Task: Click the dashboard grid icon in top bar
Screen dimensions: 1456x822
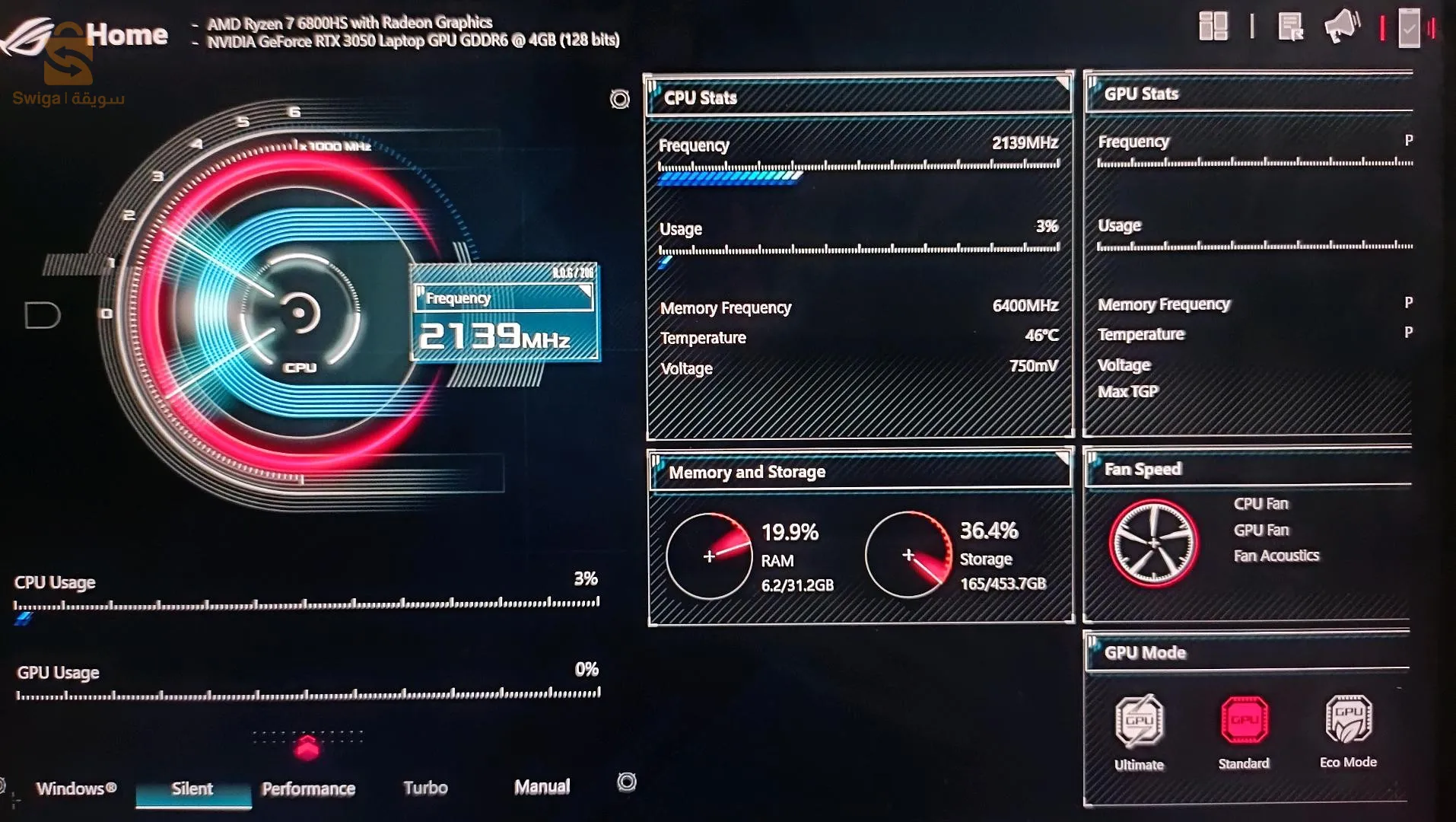Action: tap(1213, 27)
